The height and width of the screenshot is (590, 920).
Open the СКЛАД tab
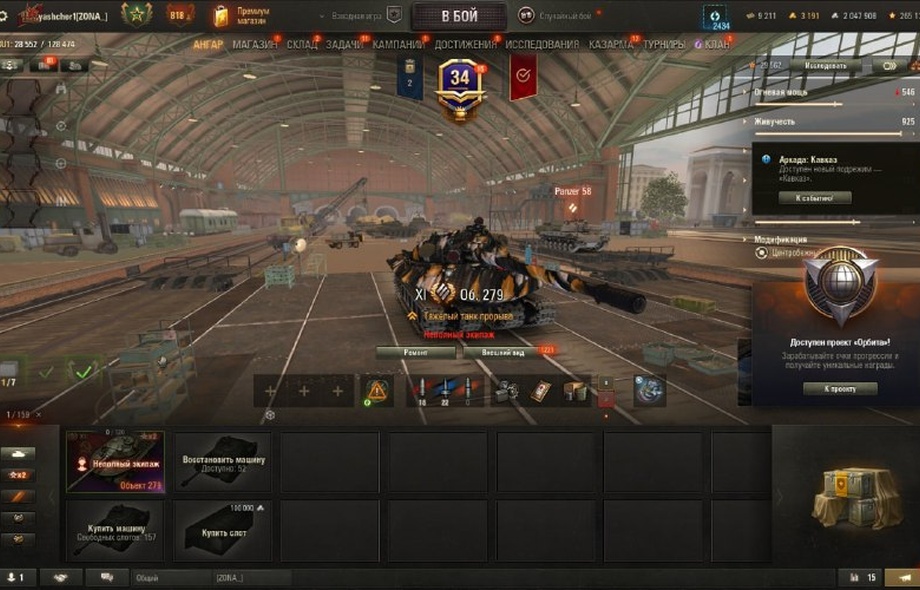point(301,45)
